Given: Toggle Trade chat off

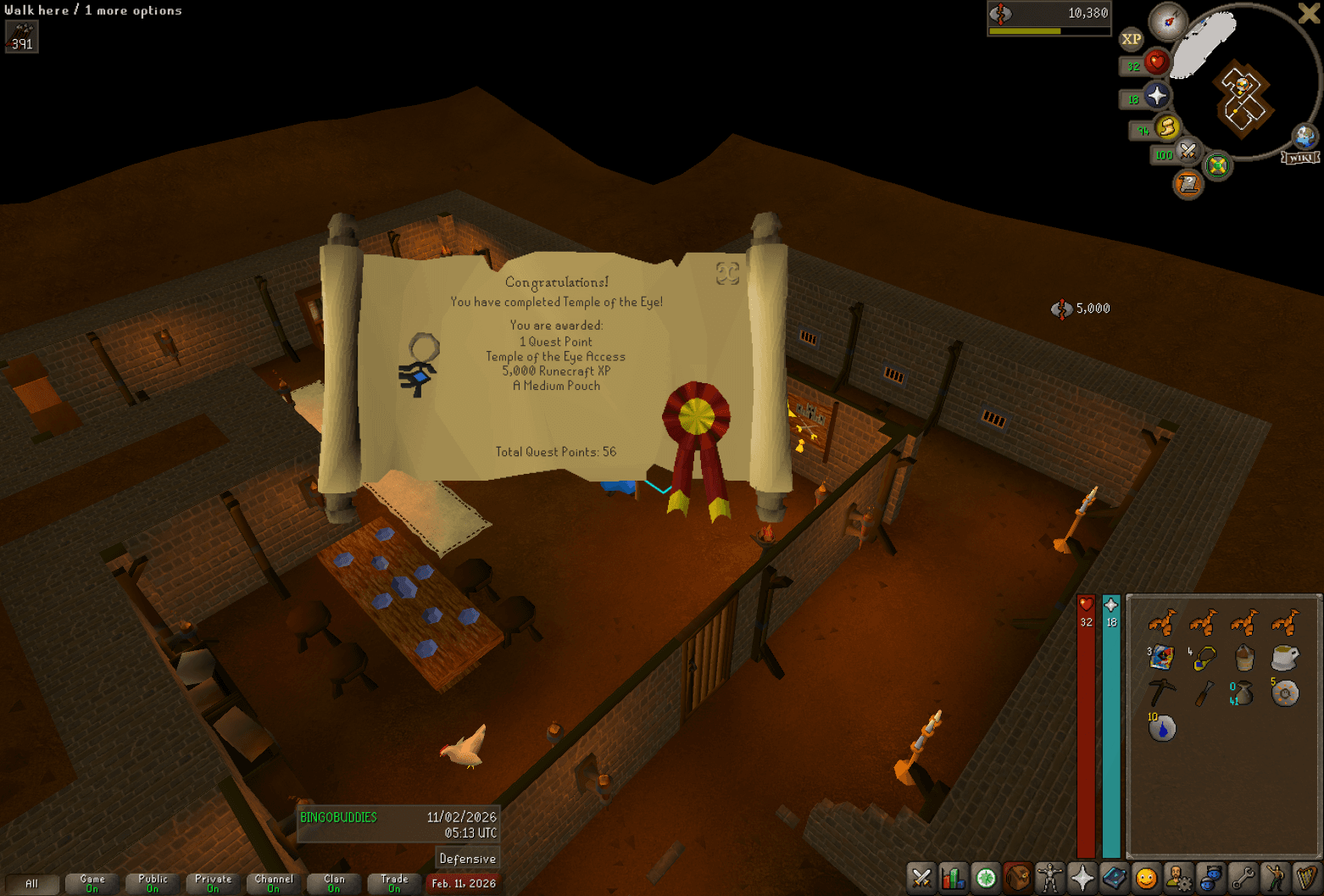Looking at the screenshot, I should [x=393, y=884].
